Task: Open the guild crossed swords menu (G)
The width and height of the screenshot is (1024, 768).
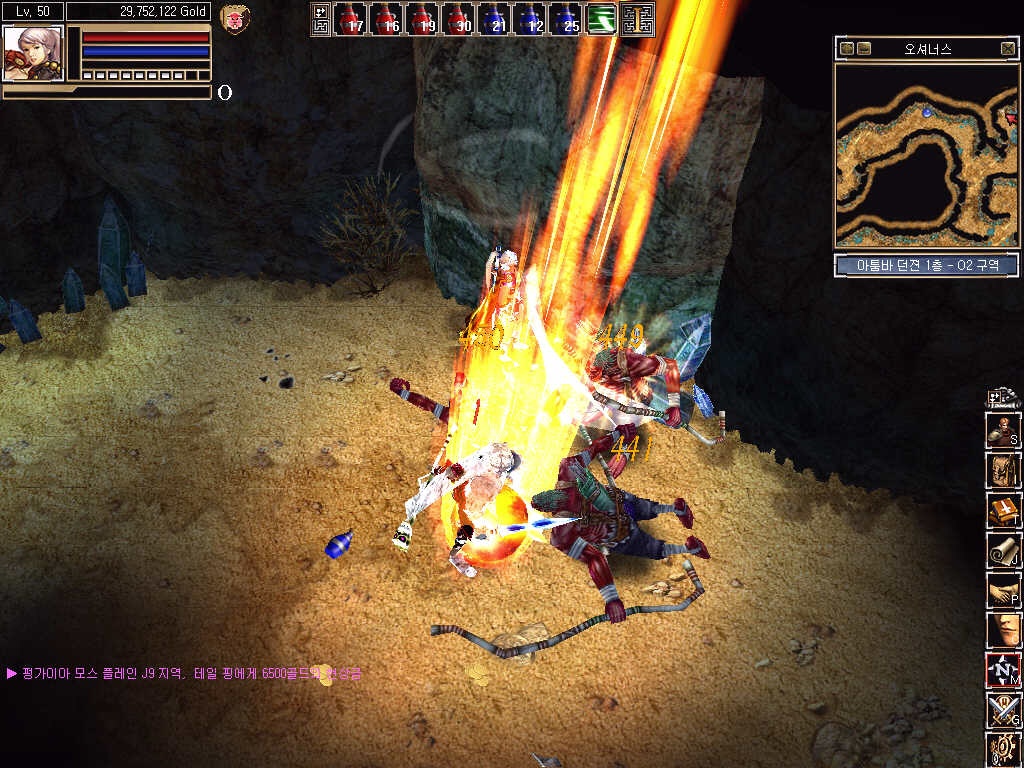Action: click(x=1003, y=710)
